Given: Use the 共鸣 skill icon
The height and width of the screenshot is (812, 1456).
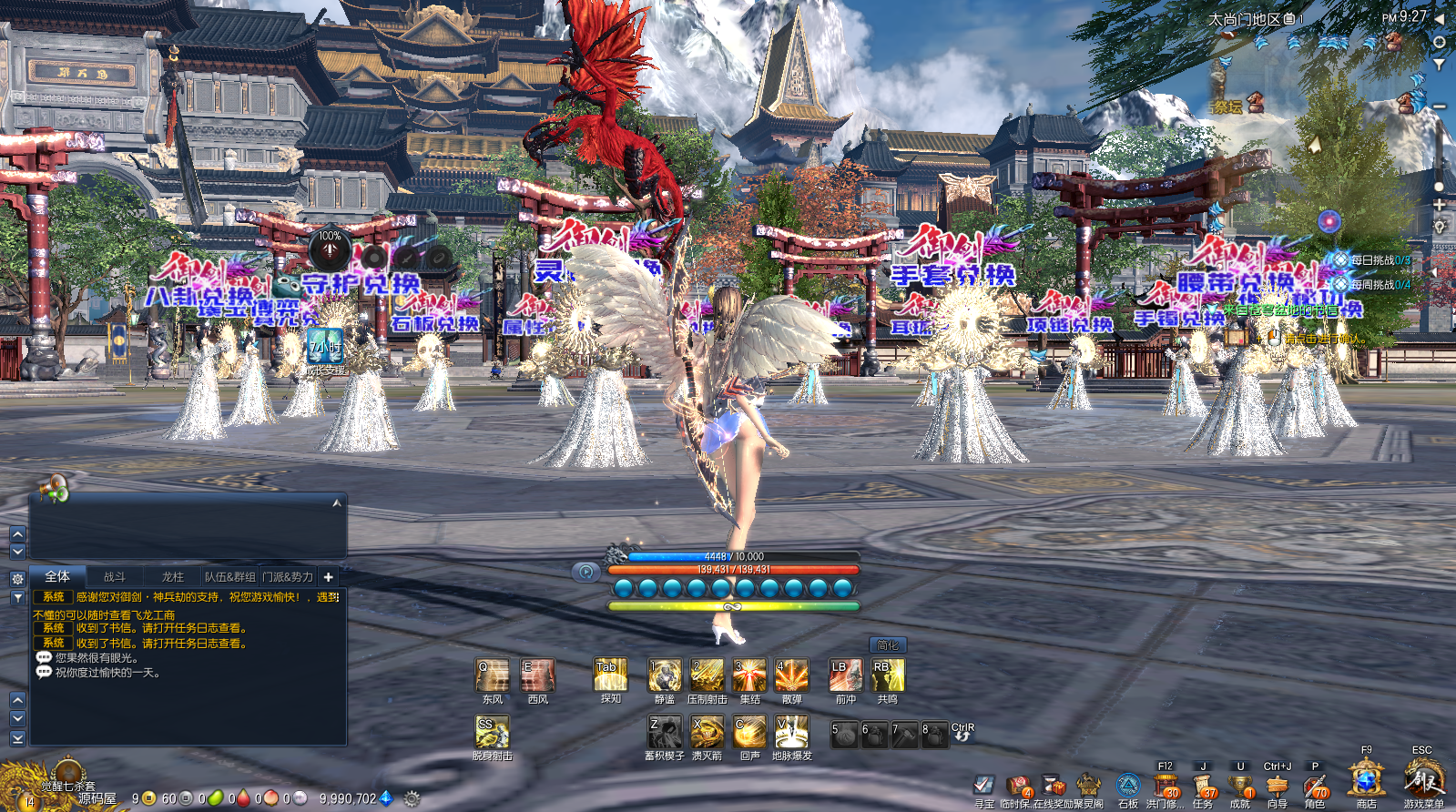Looking at the screenshot, I should [887, 675].
